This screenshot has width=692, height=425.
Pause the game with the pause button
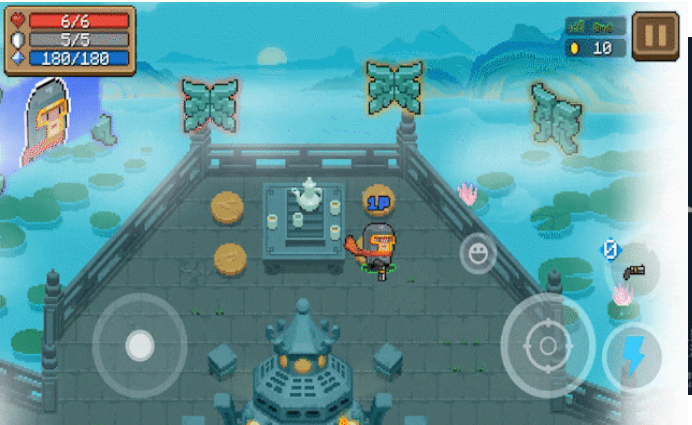coord(655,36)
